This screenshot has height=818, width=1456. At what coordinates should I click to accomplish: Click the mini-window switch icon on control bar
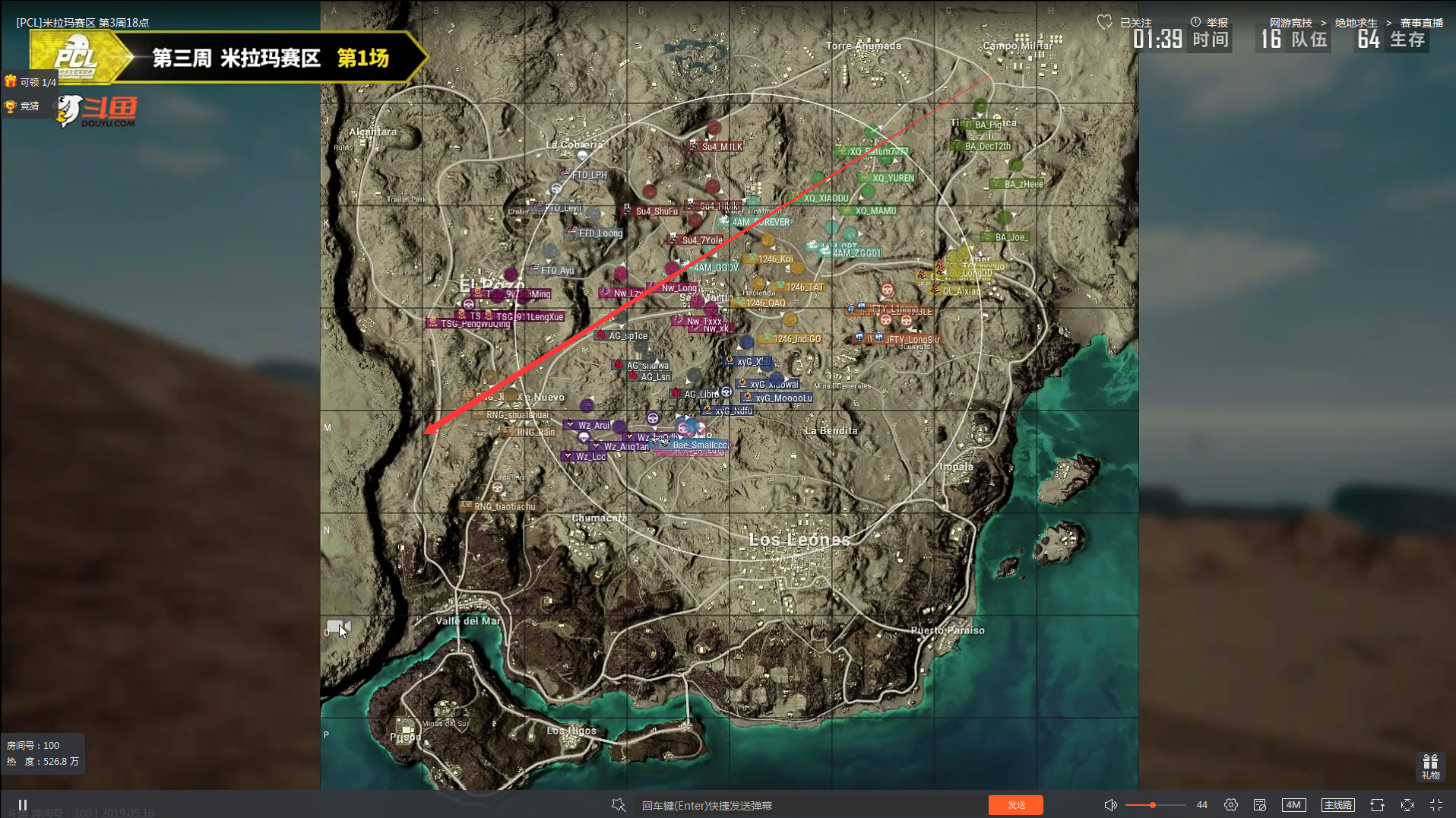click(x=1377, y=804)
